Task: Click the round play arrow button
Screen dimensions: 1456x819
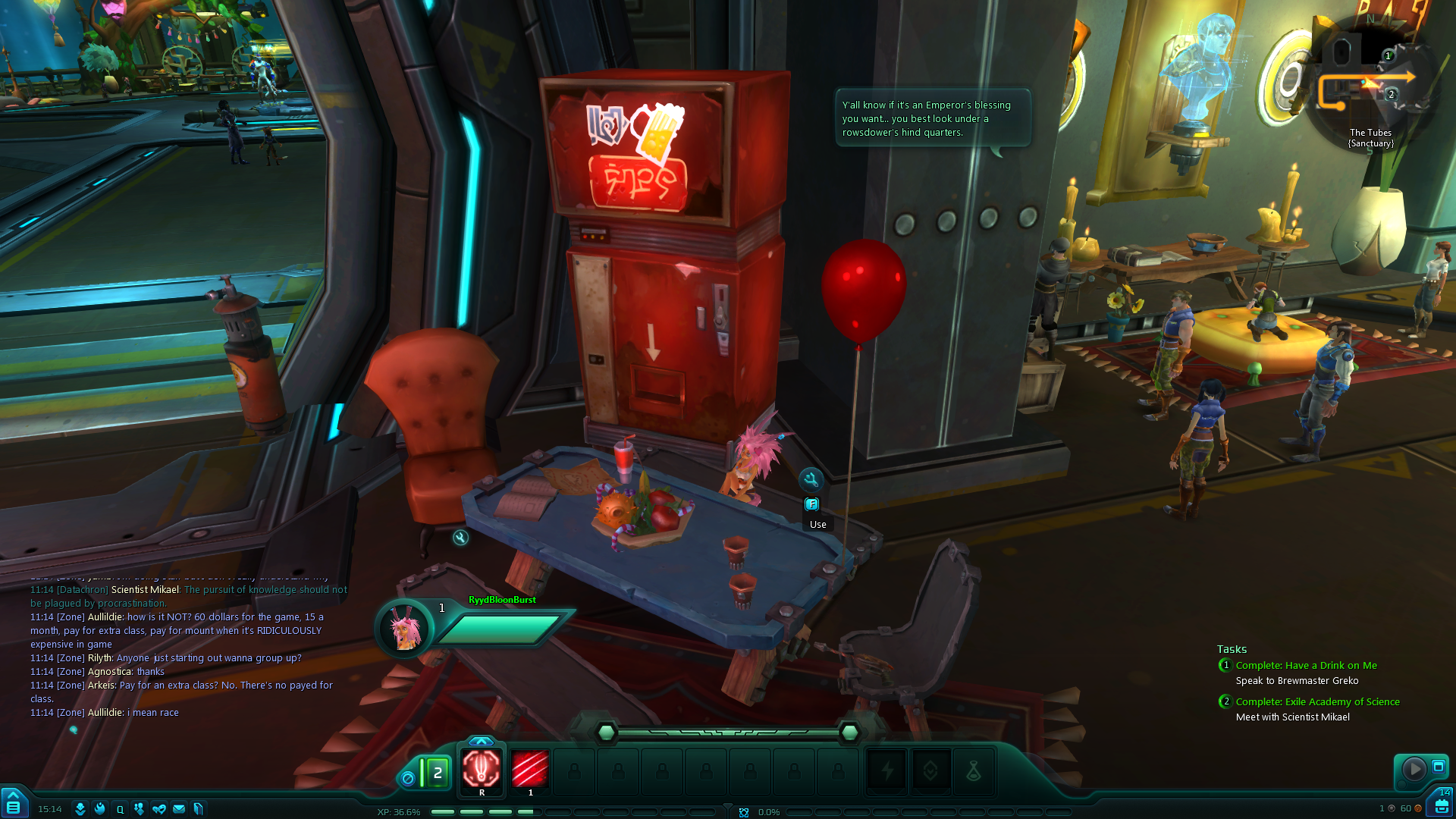Action: (1414, 769)
